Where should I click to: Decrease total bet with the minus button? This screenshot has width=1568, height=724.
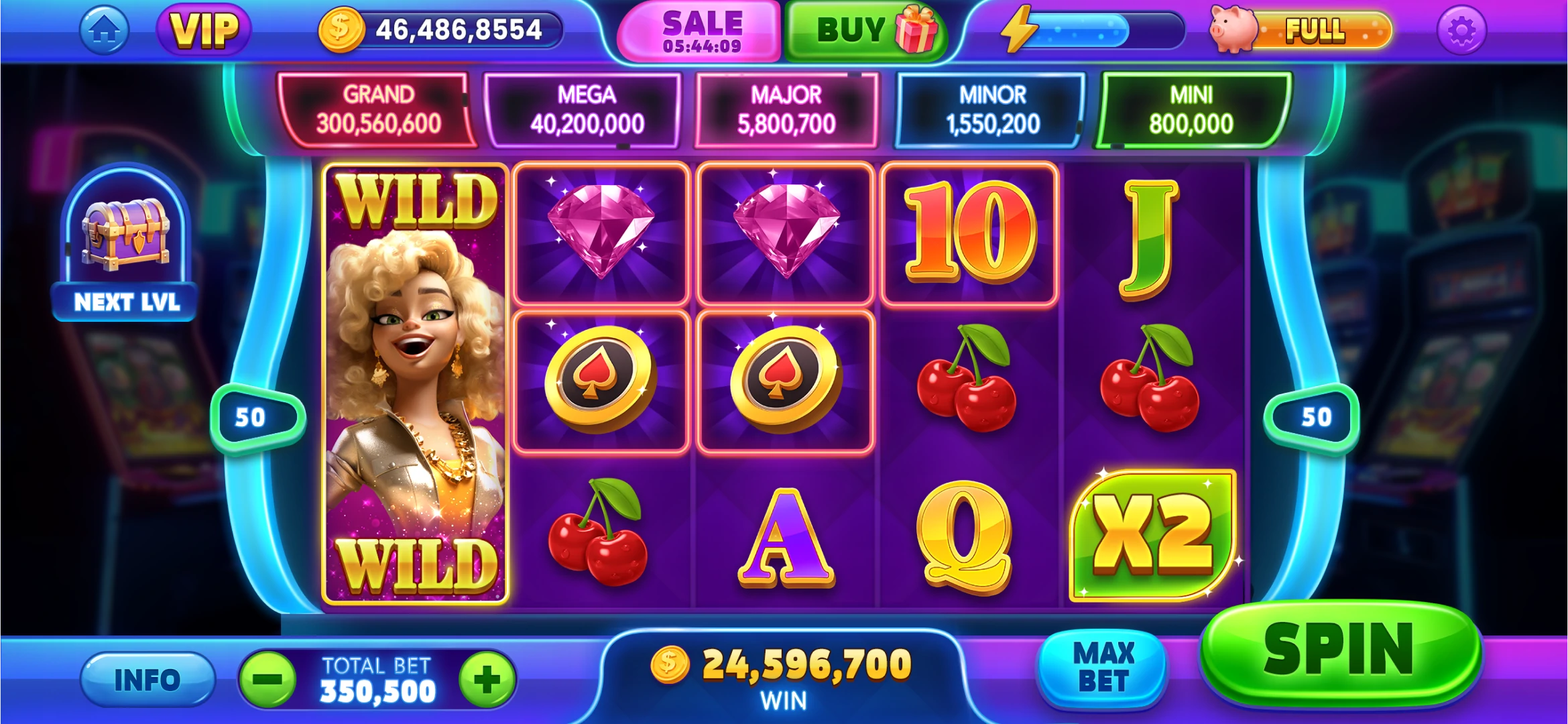click(268, 680)
